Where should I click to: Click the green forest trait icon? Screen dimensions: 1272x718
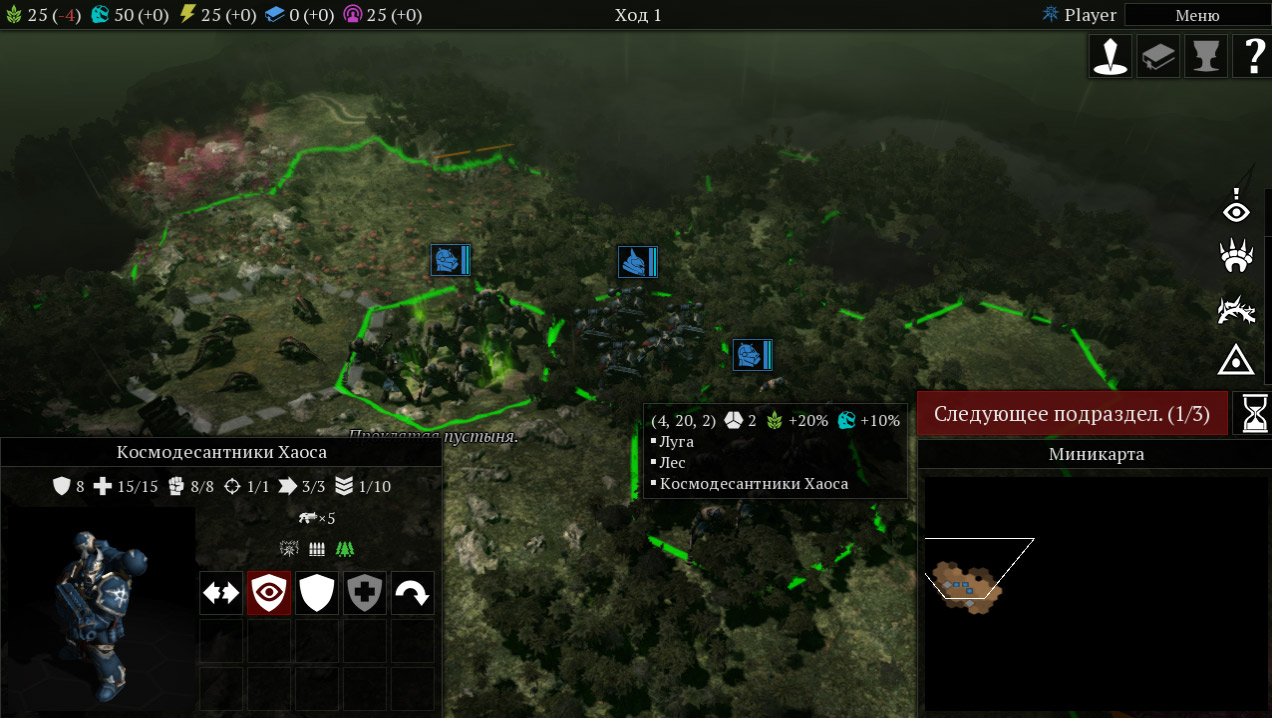(x=345, y=549)
